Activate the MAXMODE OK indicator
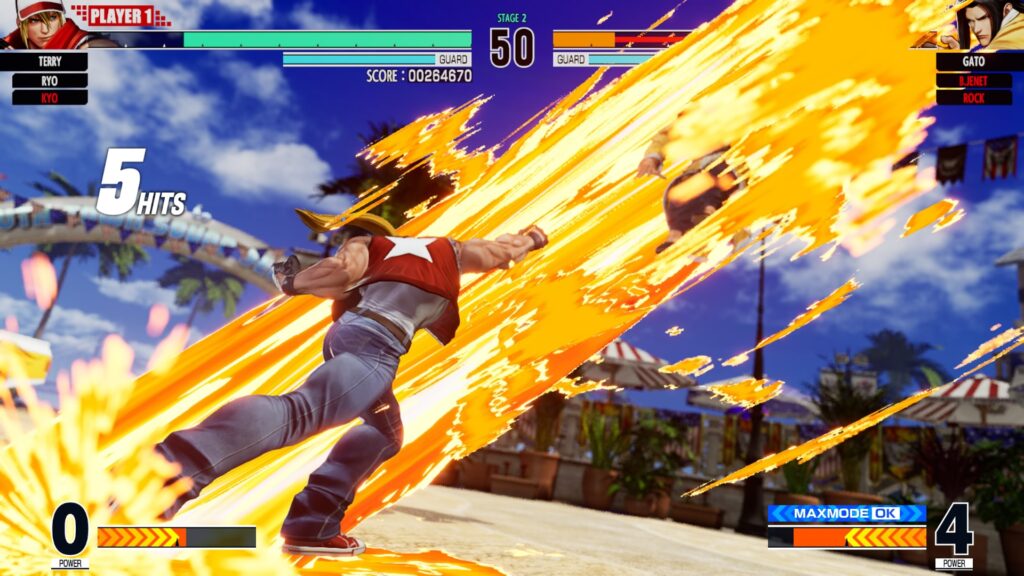 coord(846,514)
